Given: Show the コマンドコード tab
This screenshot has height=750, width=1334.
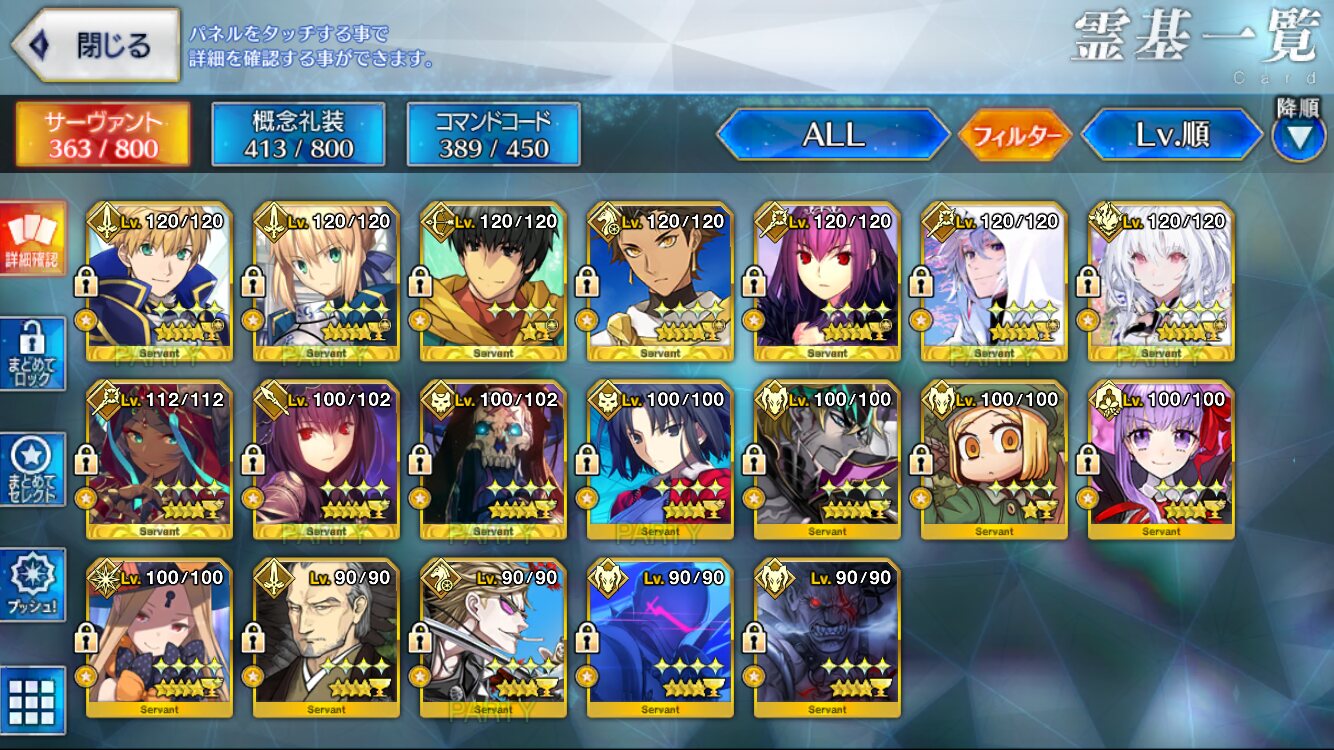Looking at the screenshot, I should (x=493, y=134).
